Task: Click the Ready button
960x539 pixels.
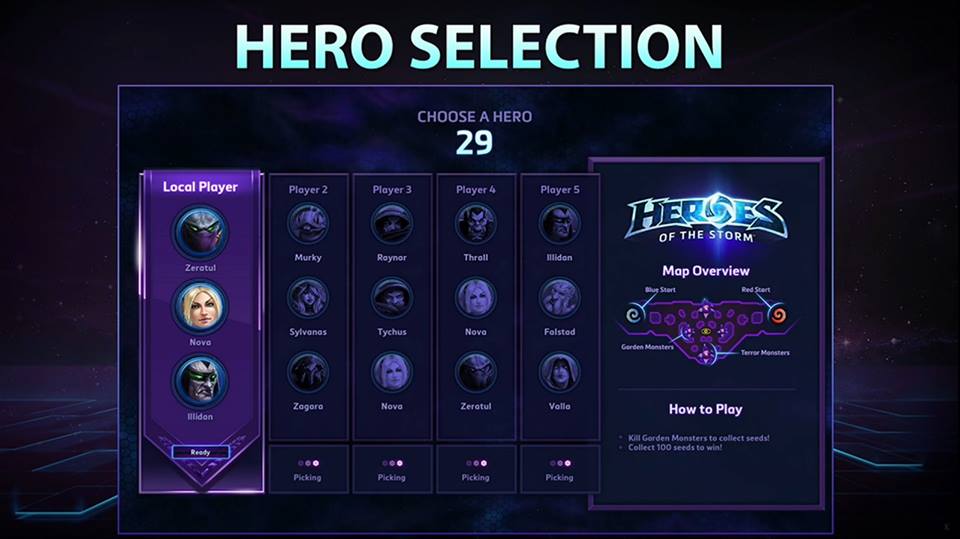Action: click(201, 452)
